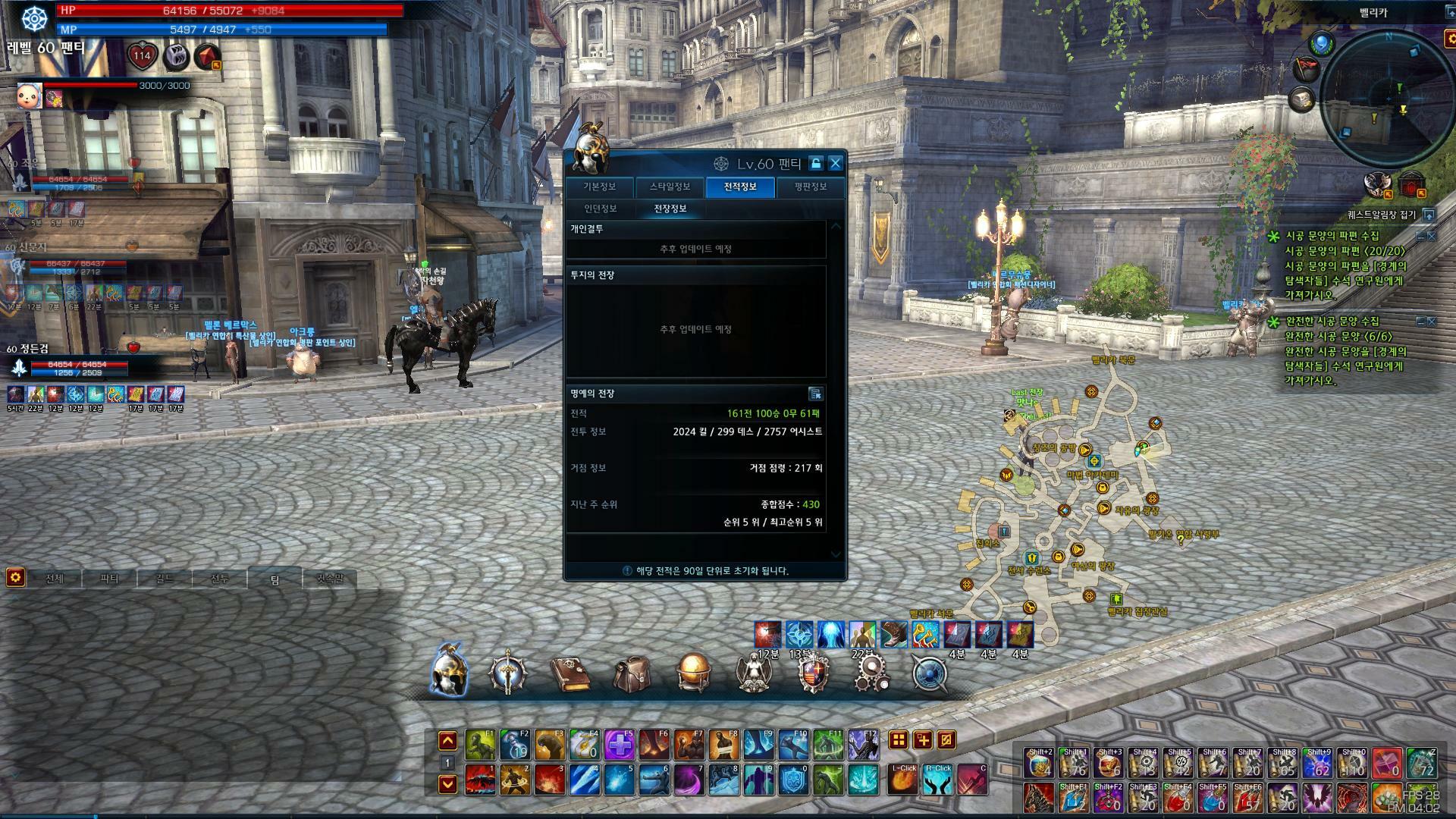Go to the previous hotbar page (up arrow)
The height and width of the screenshot is (819, 1456).
click(x=447, y=741)
